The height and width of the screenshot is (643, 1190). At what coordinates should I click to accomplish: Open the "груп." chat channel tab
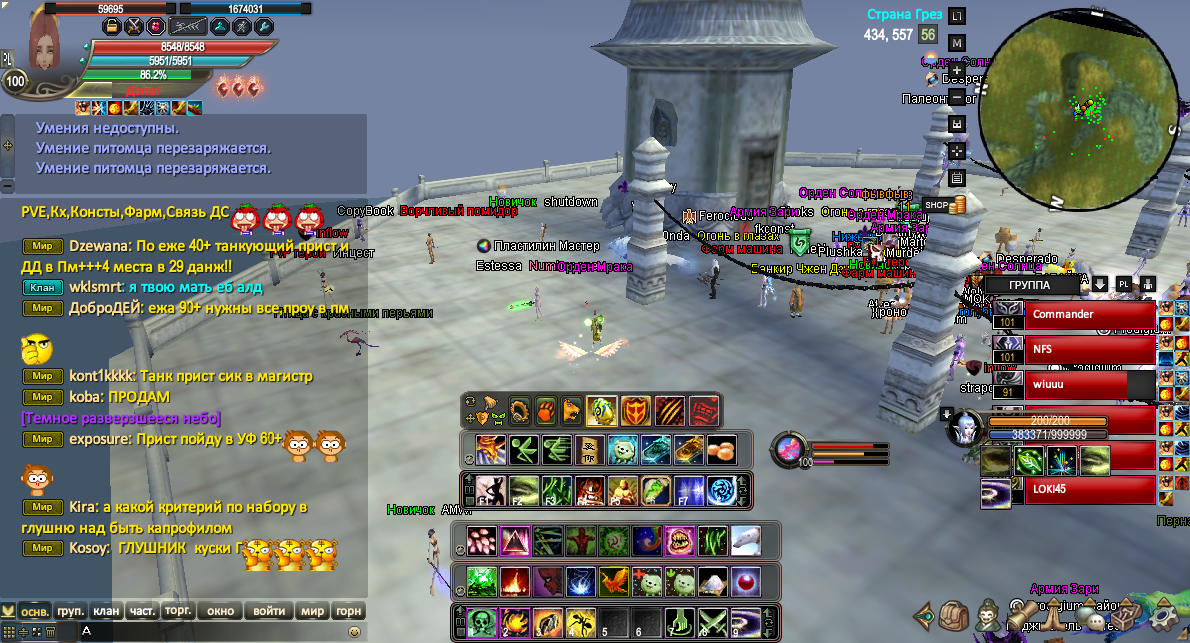70,611
